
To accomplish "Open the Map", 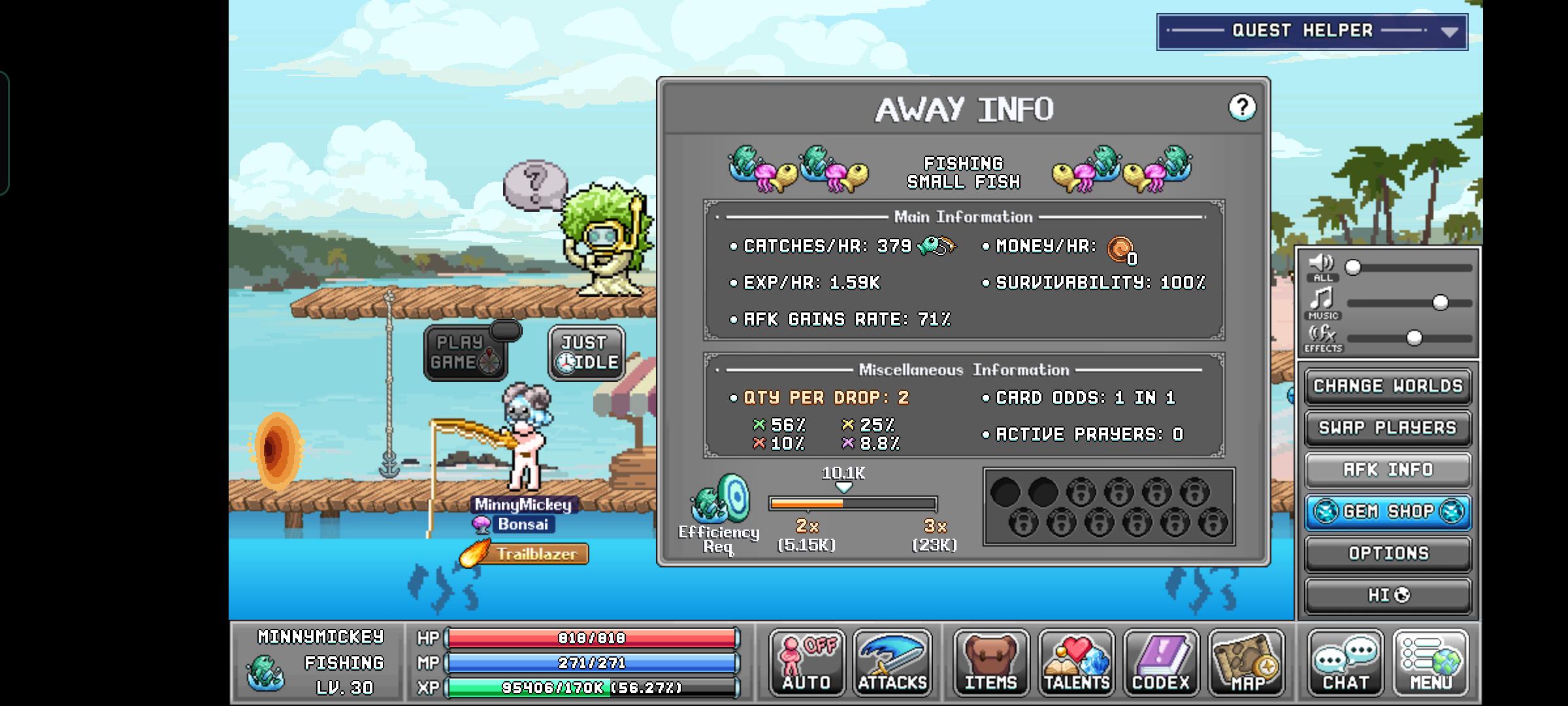I will pos(1246,663).
